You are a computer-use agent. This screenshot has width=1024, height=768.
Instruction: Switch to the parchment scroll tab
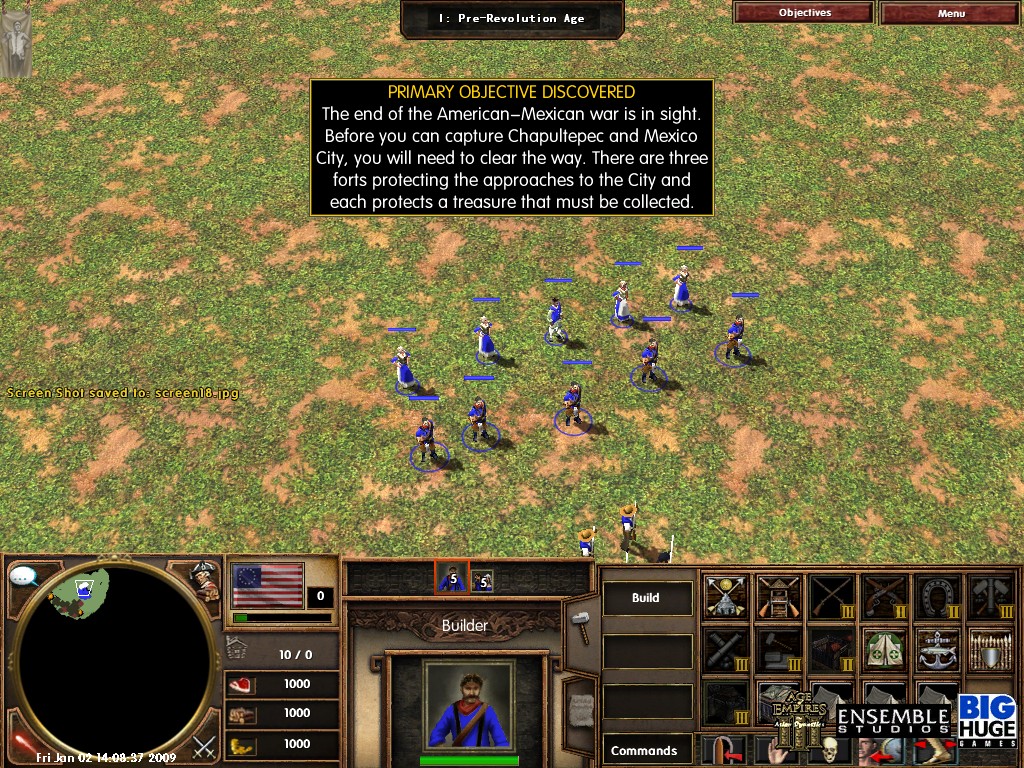[x=579, y=699]
